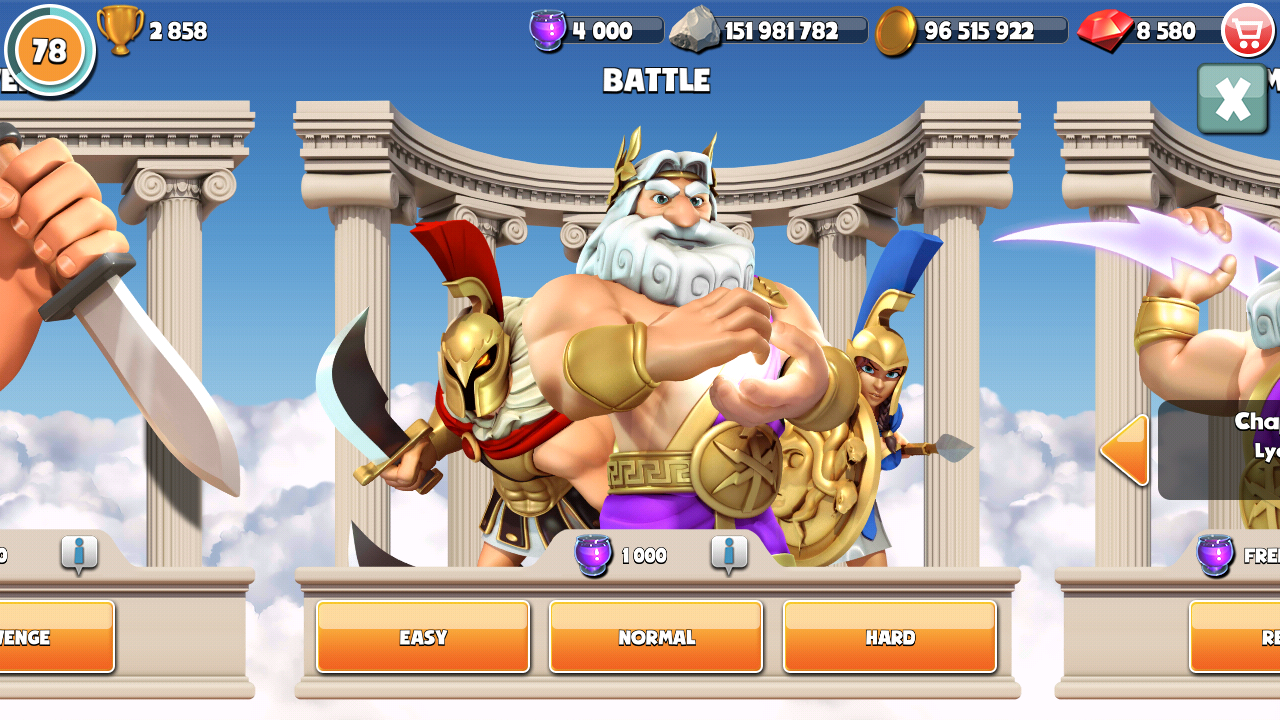This screenshot has width=1280, height=720.
Task: Tap the gold trophy icon
Action: pos(120,30)
